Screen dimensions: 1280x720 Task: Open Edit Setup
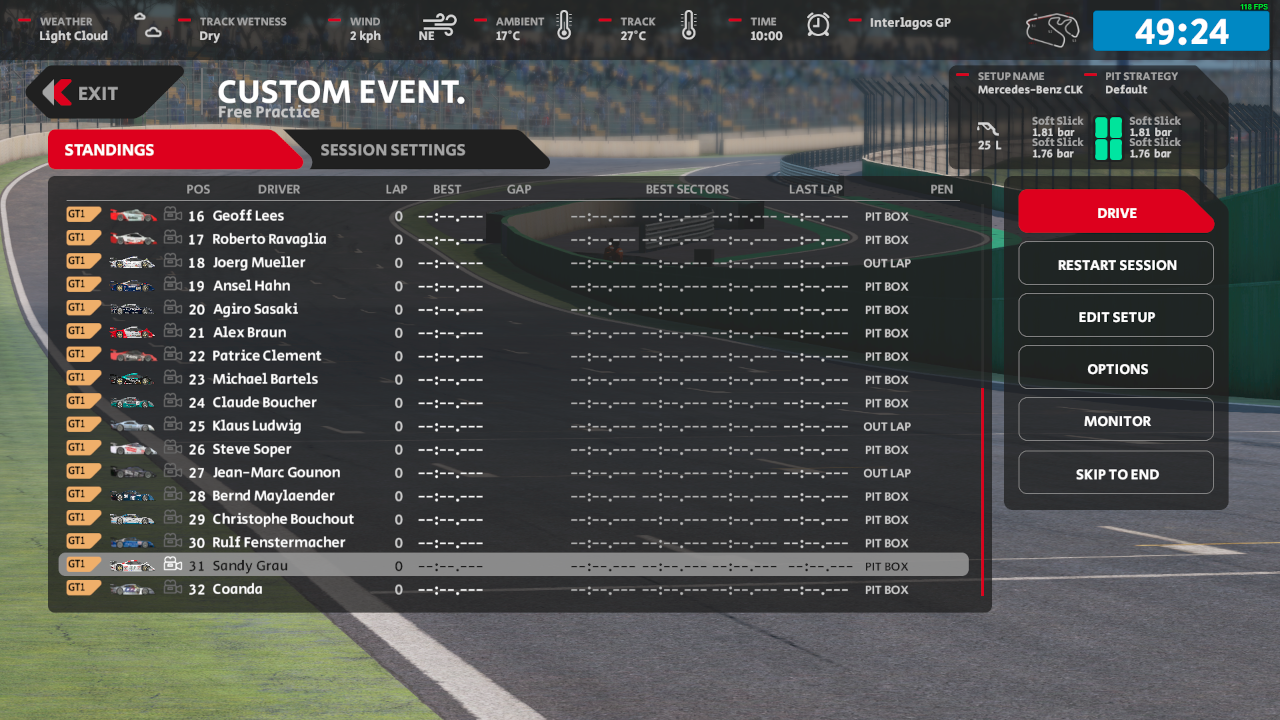1116,317
